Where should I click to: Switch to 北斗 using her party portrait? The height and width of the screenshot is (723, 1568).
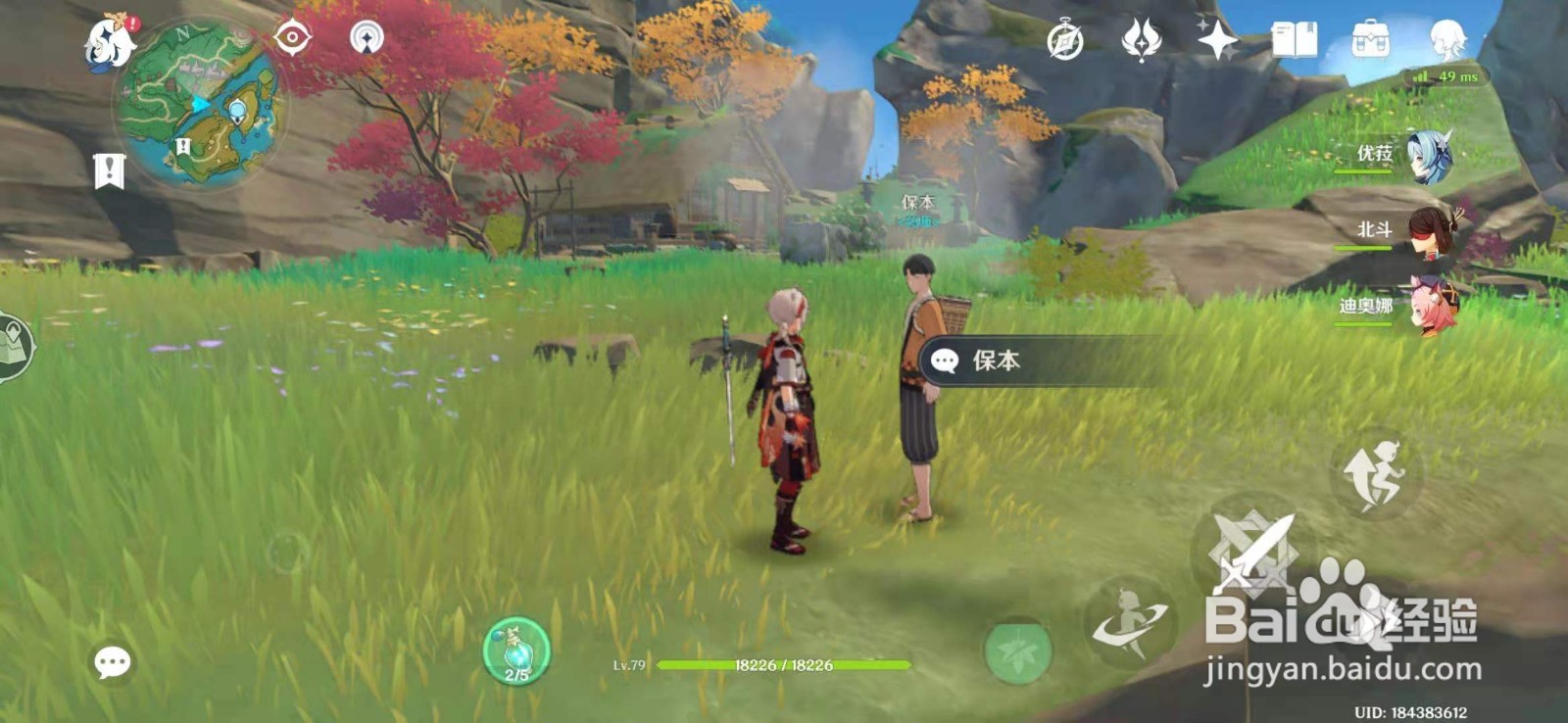click(x=1434, y=231)
